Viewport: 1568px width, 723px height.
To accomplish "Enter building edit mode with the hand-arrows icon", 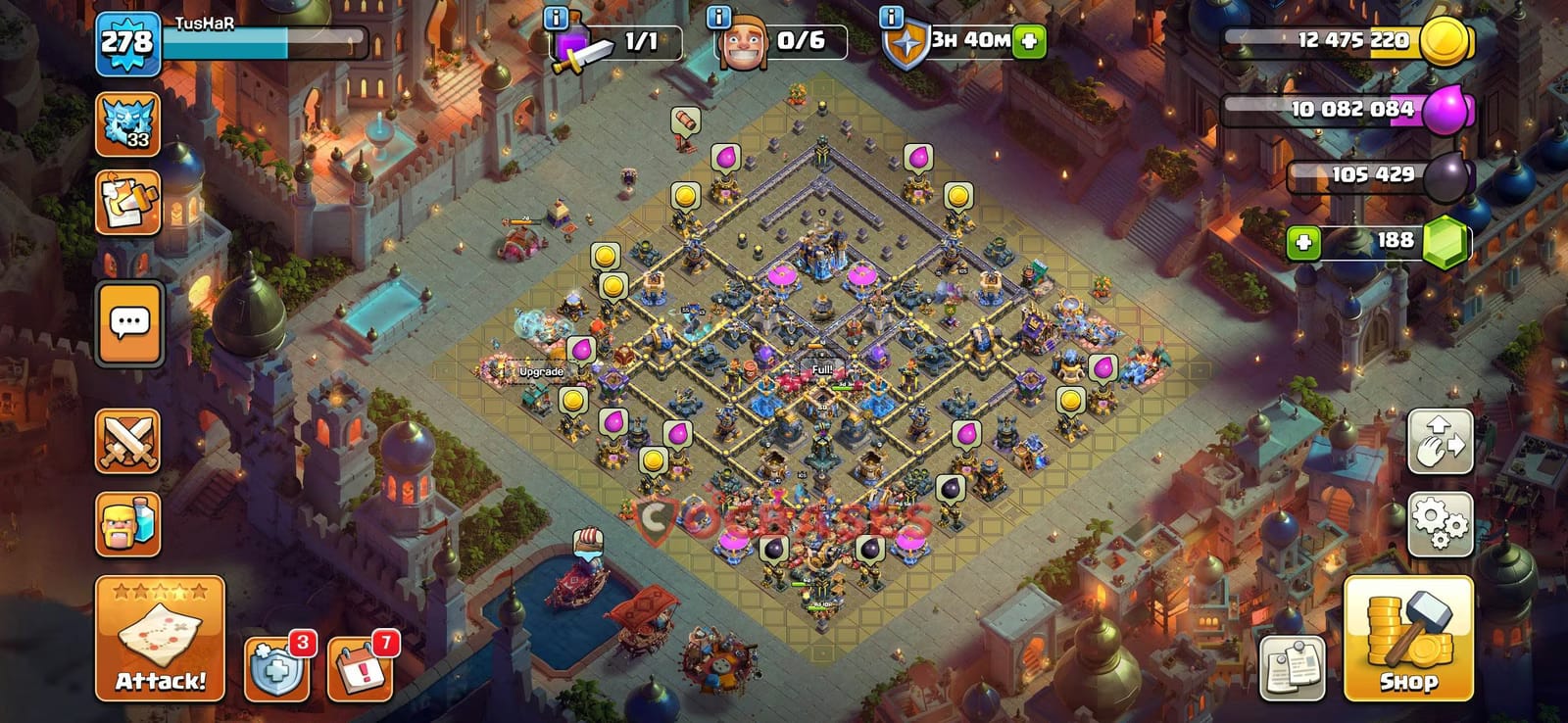I will pos(1439,441).
